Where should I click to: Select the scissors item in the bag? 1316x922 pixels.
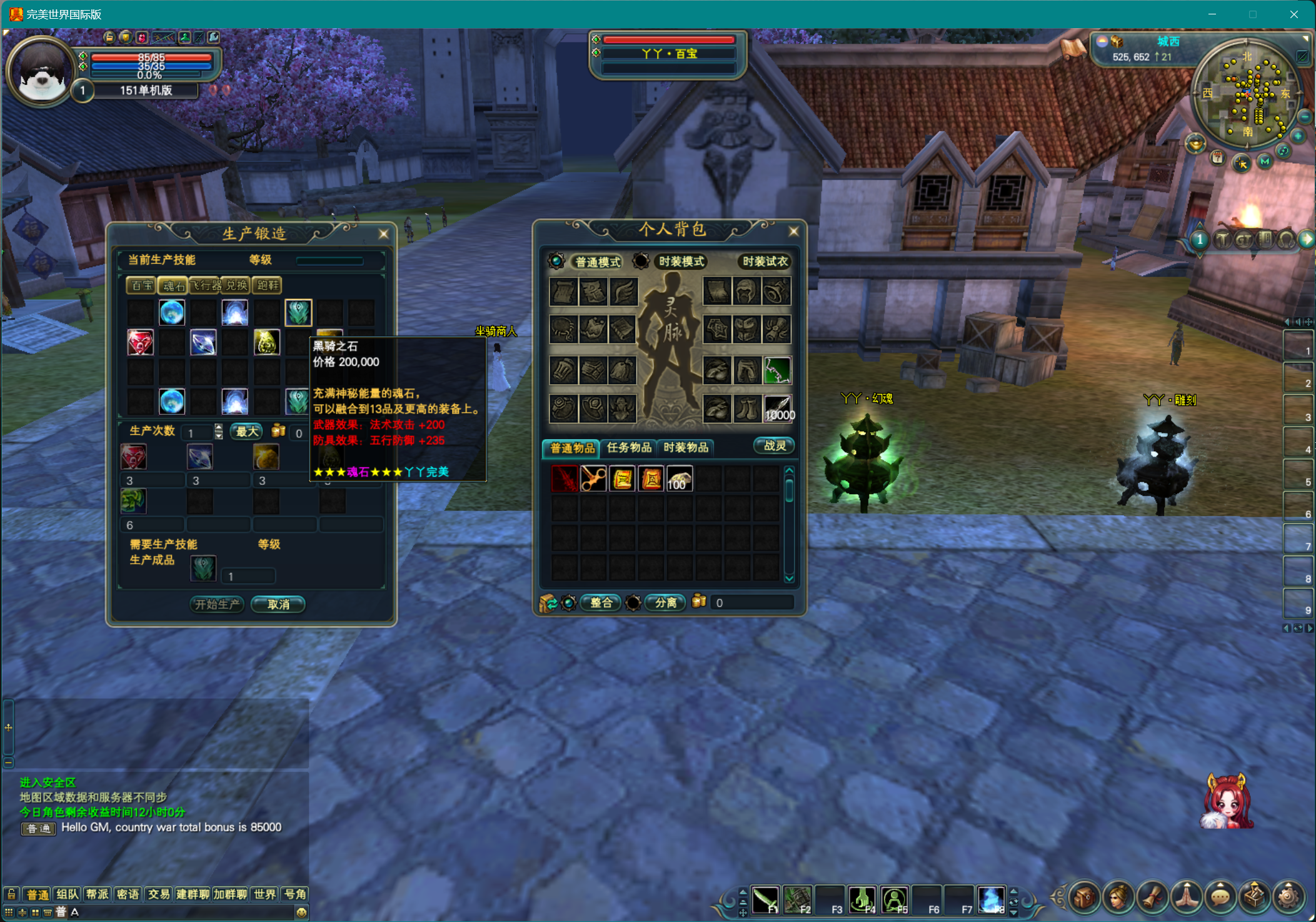593,480
